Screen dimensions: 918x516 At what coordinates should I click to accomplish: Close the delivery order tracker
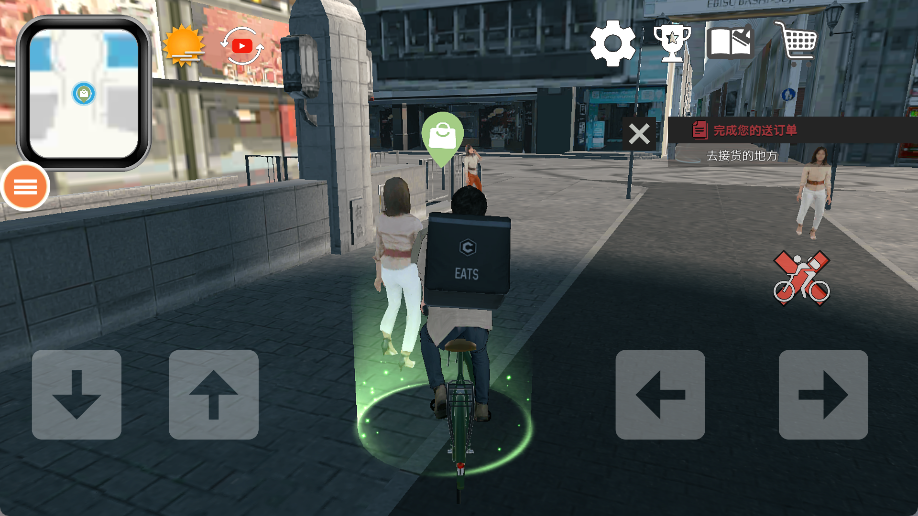point(639,134)
